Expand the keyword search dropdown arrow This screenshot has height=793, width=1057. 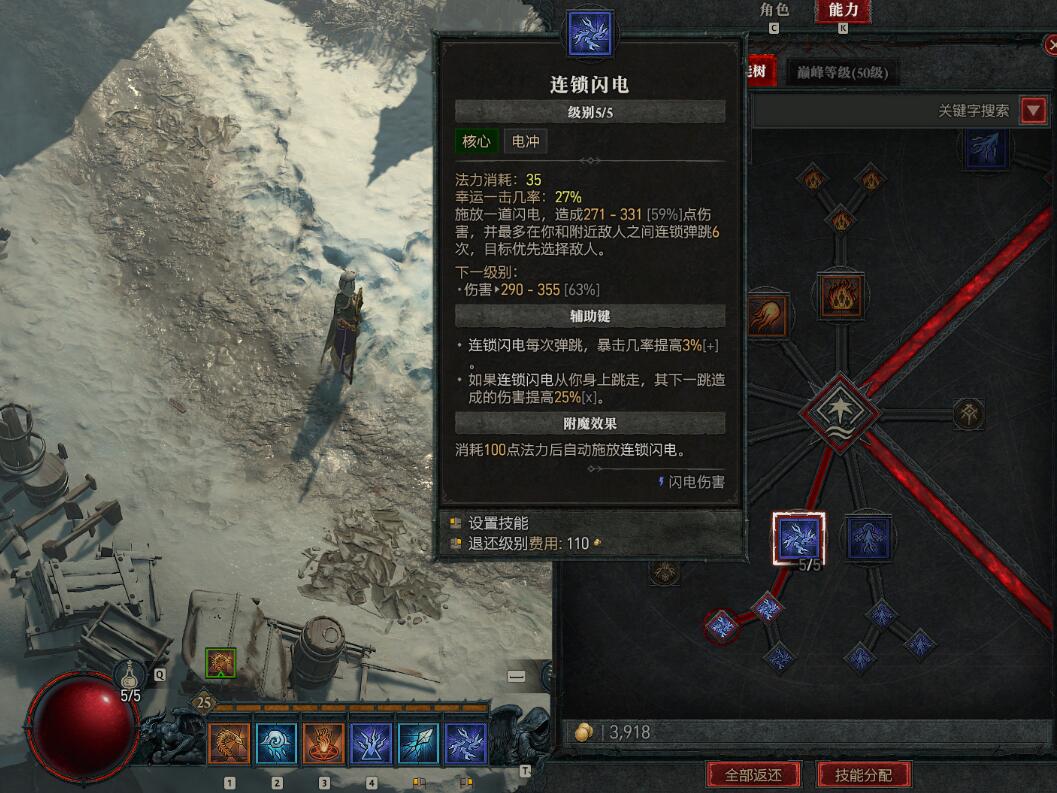[1033, 111]
